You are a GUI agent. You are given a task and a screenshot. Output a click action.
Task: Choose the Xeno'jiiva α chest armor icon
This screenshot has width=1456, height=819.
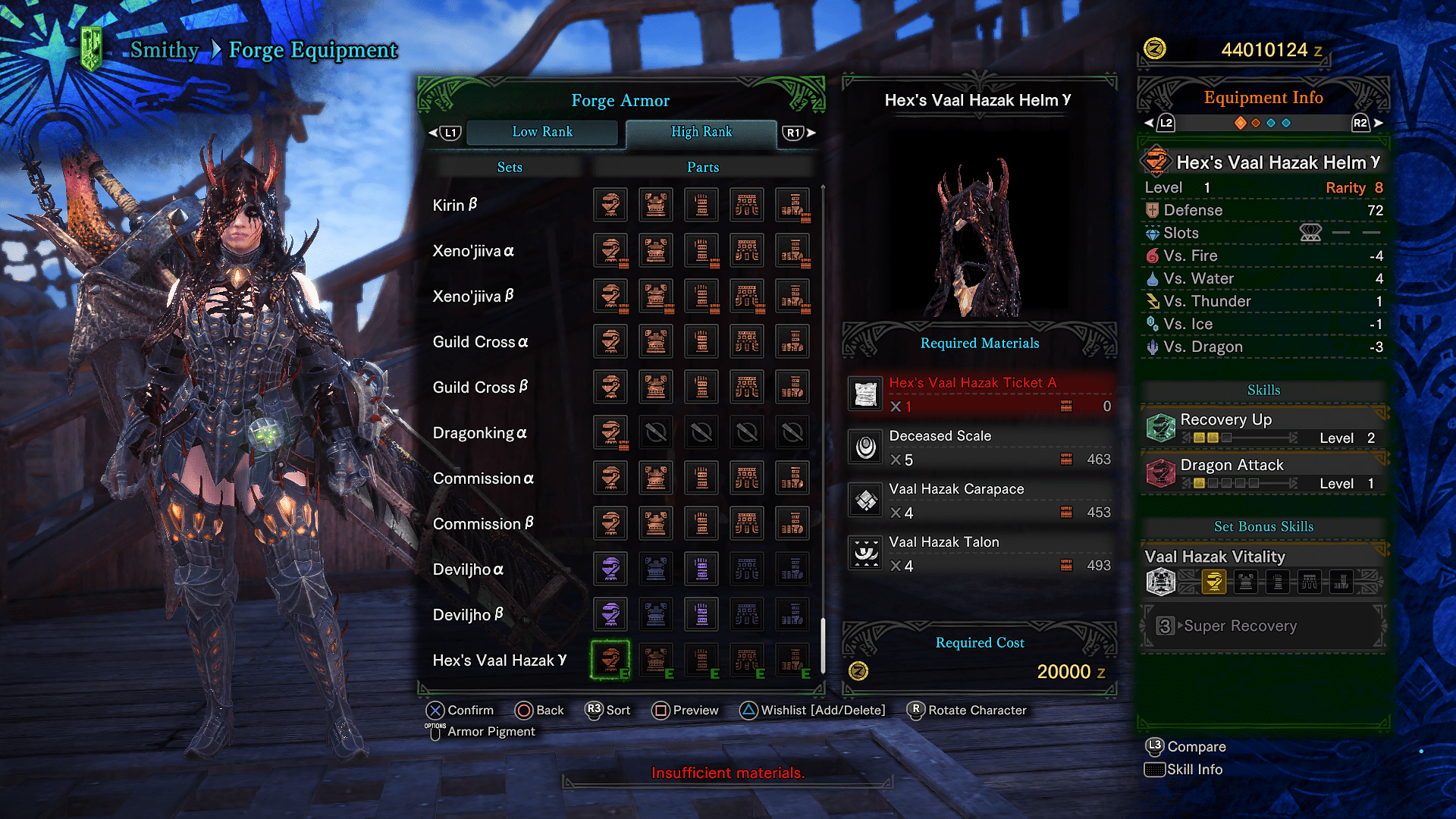click(656, 250)
